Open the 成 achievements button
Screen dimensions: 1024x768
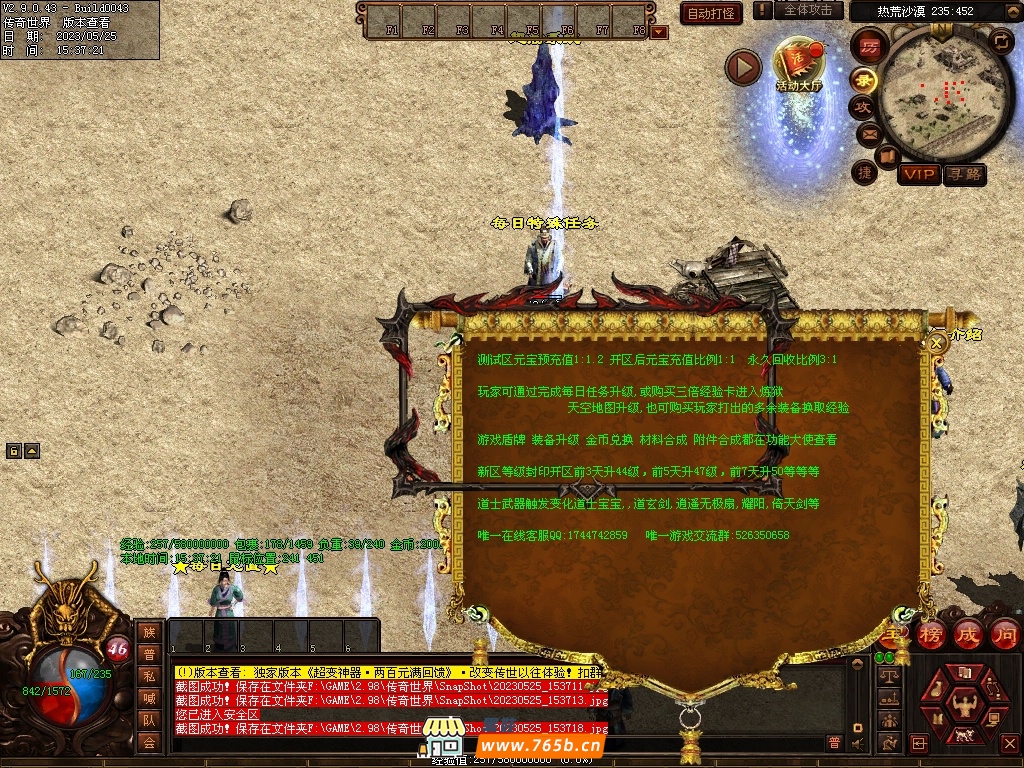(x=967, y=634)
